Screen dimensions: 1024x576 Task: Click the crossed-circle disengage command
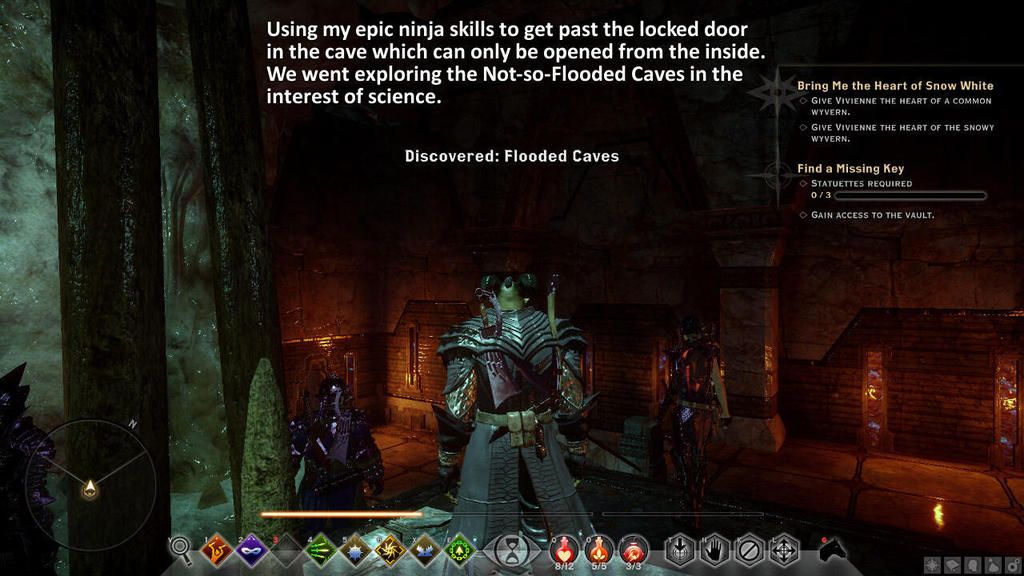tap(749, 549)
